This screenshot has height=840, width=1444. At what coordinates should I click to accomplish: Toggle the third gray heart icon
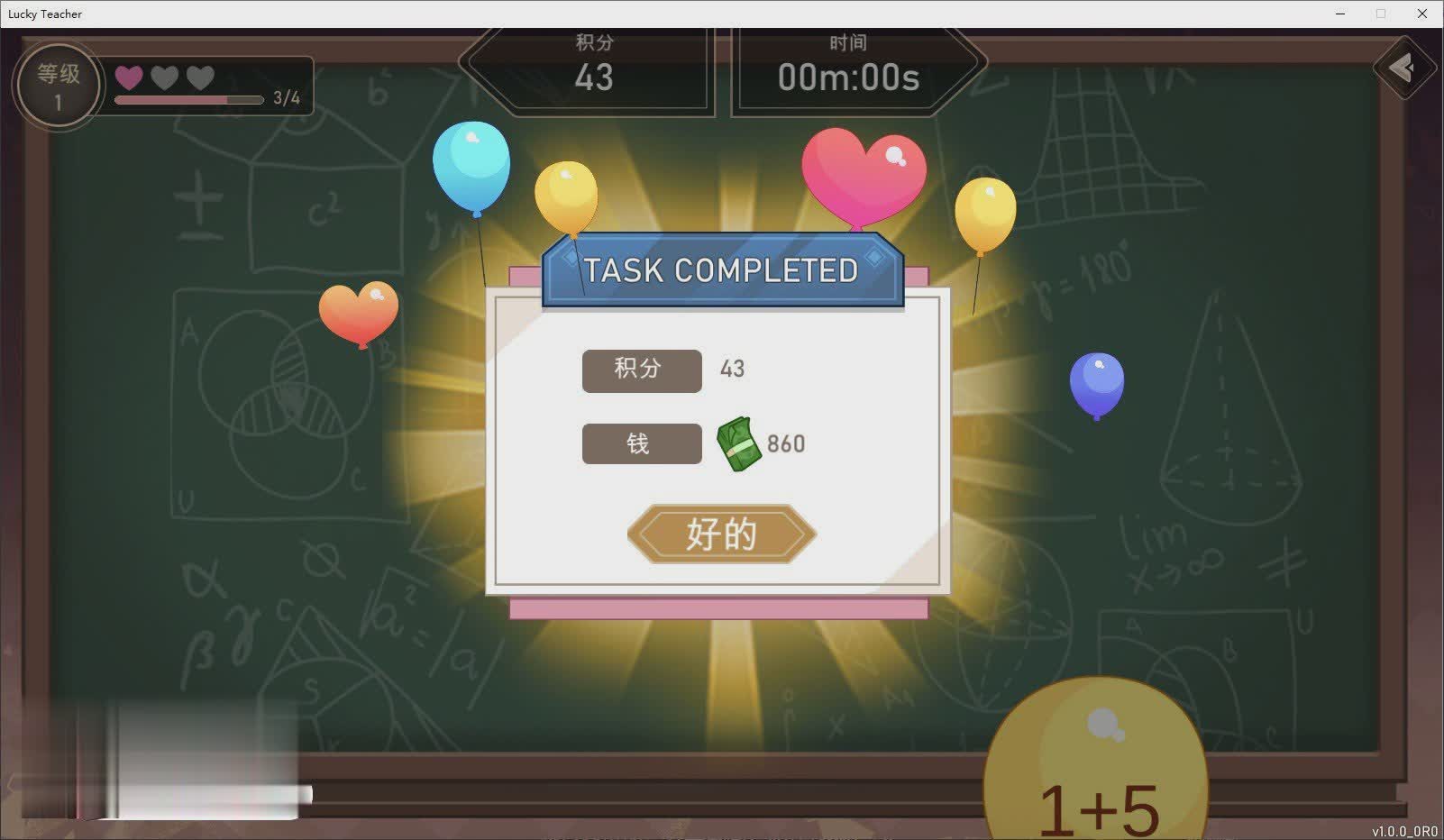[x=198, y=78]
